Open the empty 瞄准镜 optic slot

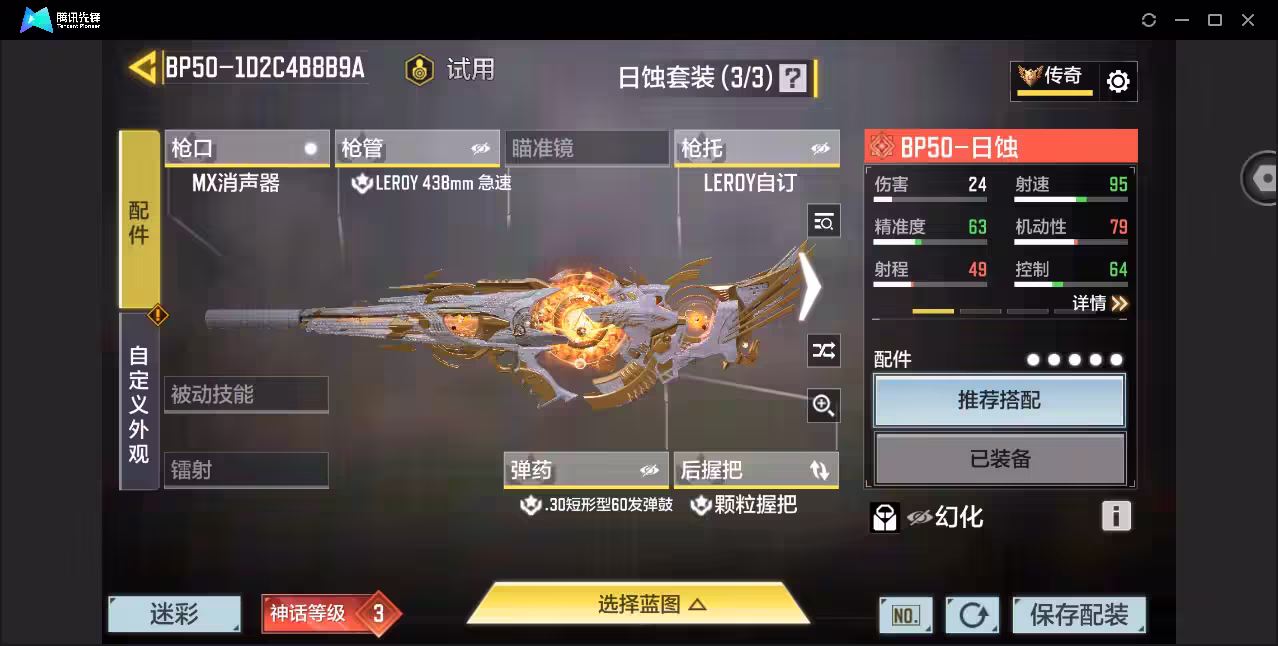pos(586,149)
